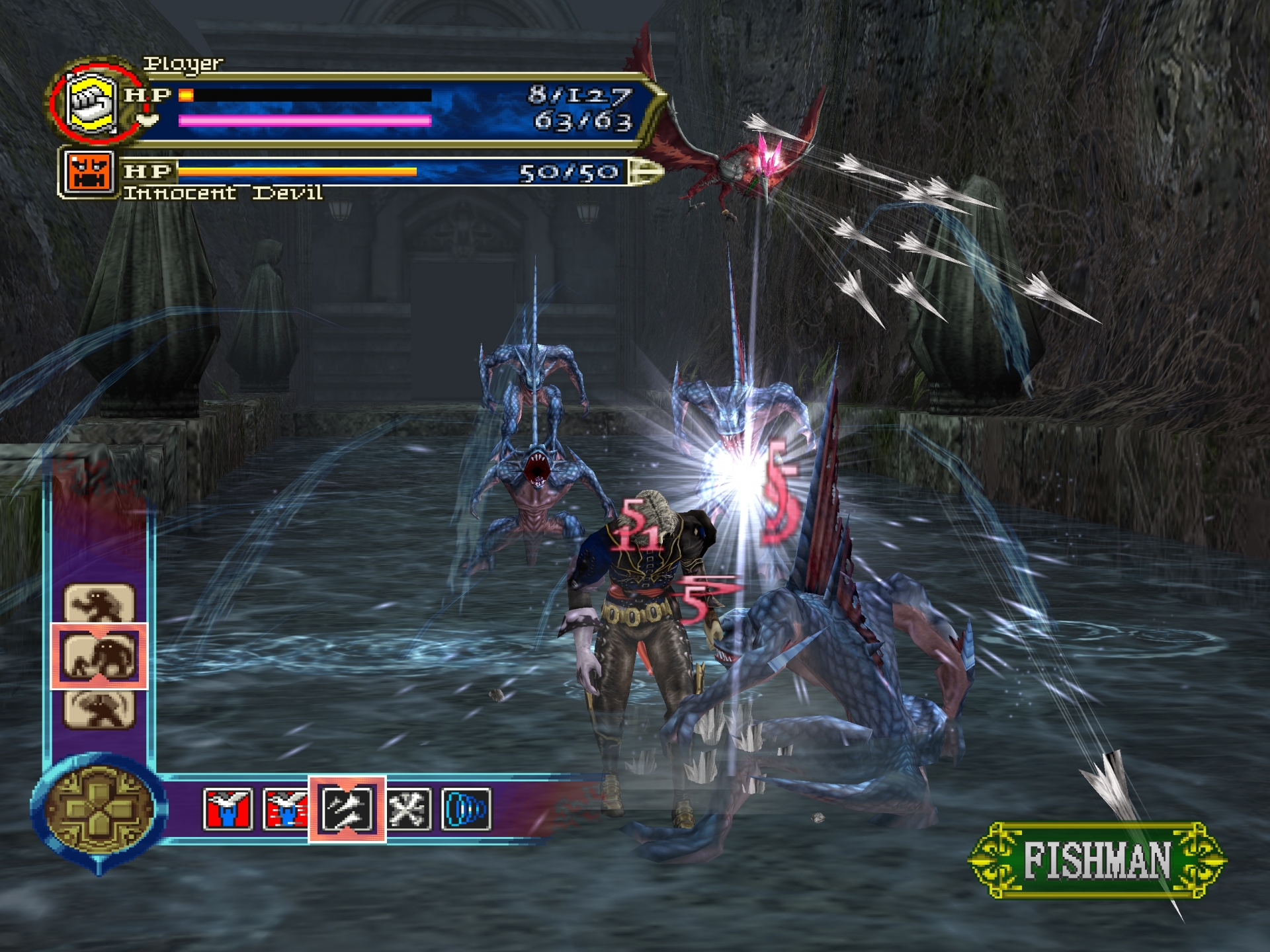
Task: Select the highlighted large-figure devil command
Action: 99,656
